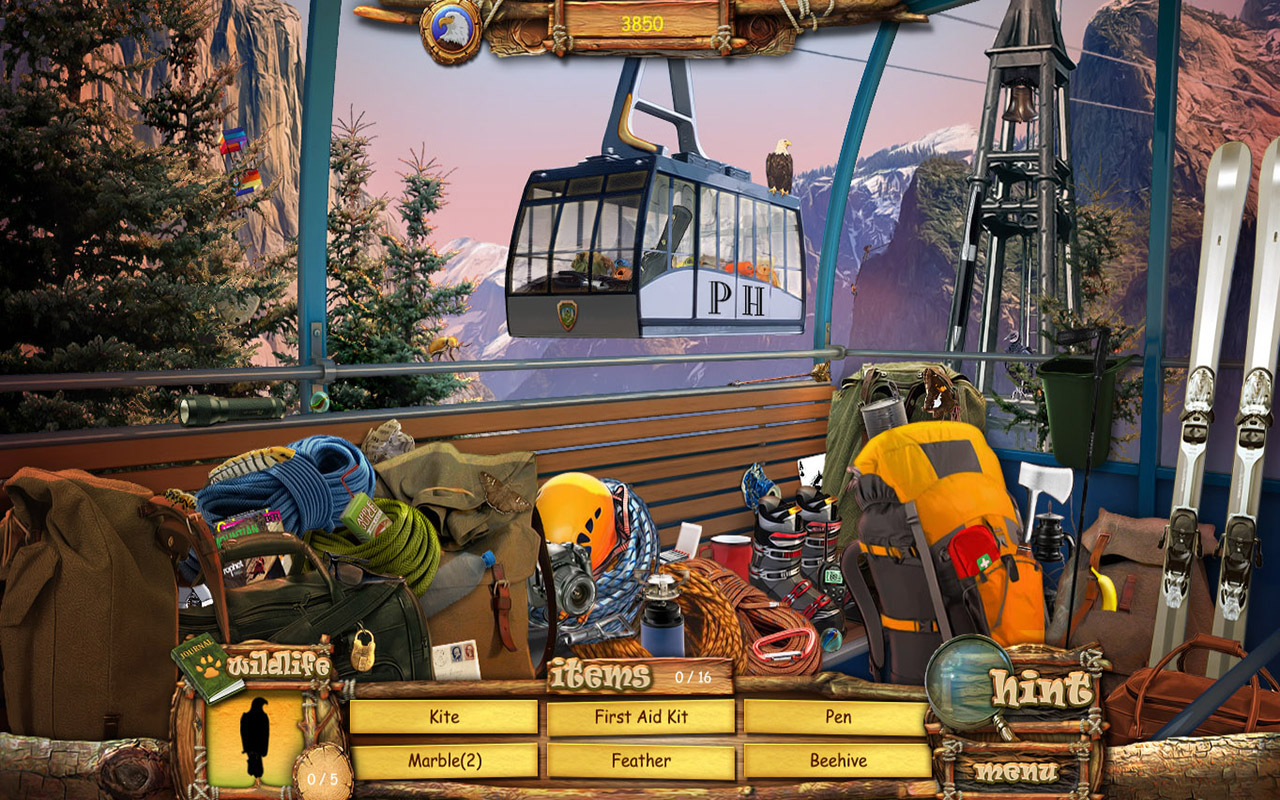Click the eagle medallion beside the score plaque
The height and width of the screenshot is (800, 1280).
[x=452, y=28]
